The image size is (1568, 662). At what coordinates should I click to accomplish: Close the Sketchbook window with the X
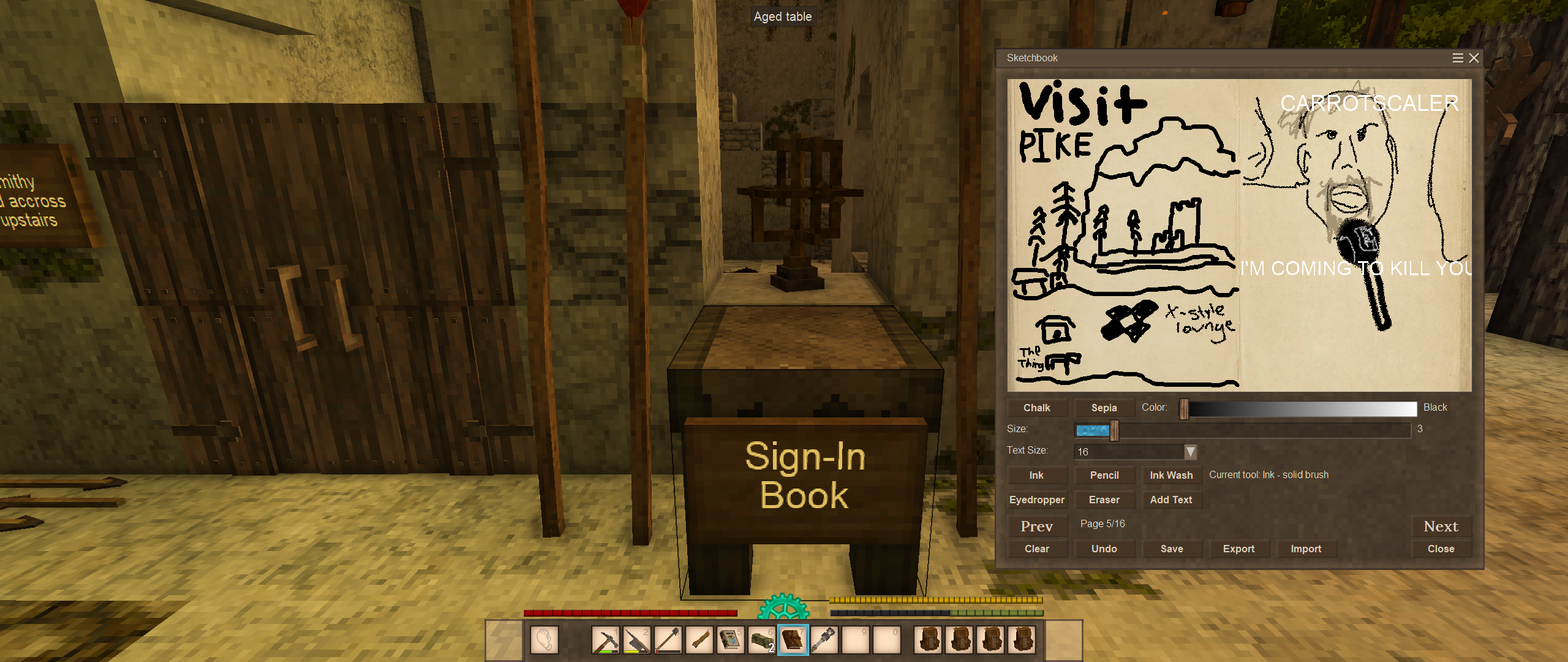(1474, 58)
